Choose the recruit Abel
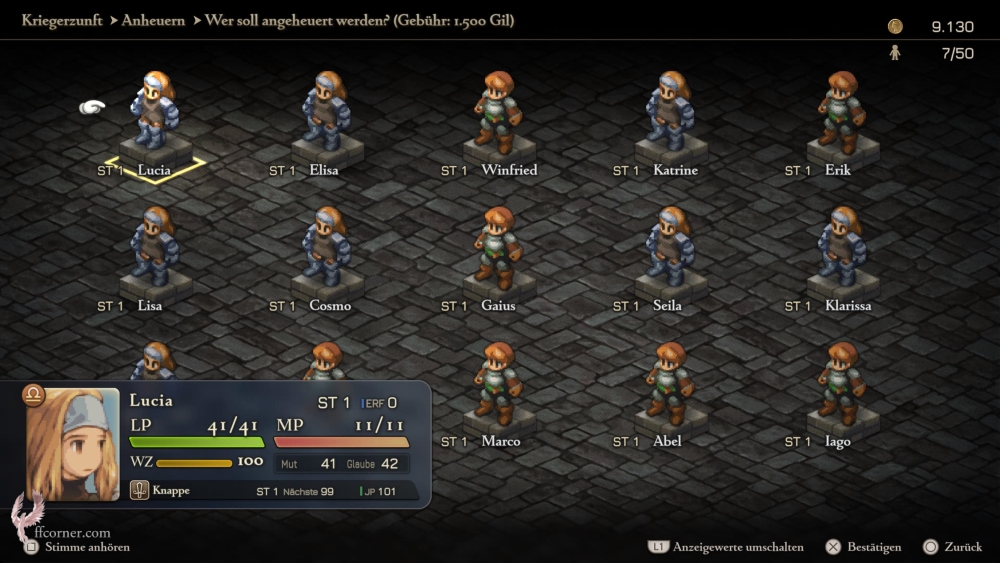This screenshot has height=563, width=1000. [670, 384]
